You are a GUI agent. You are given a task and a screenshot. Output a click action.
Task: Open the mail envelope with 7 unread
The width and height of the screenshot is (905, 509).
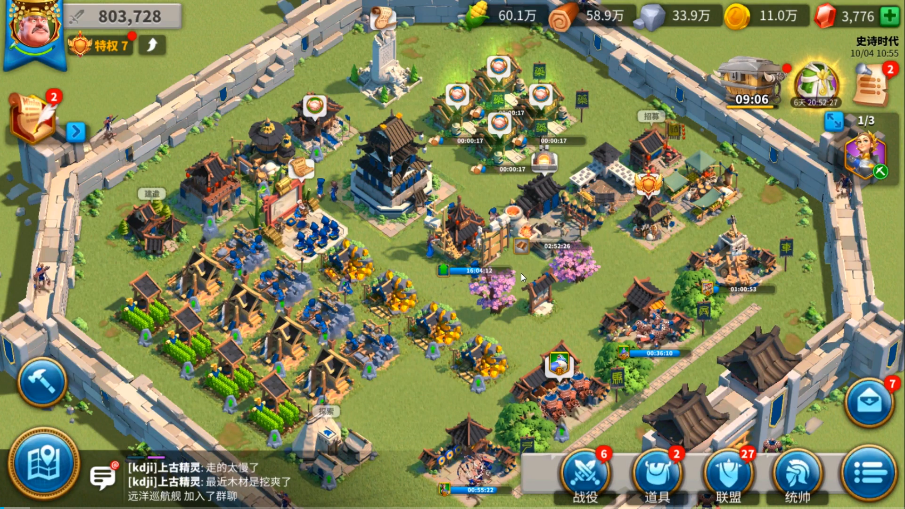868,402
